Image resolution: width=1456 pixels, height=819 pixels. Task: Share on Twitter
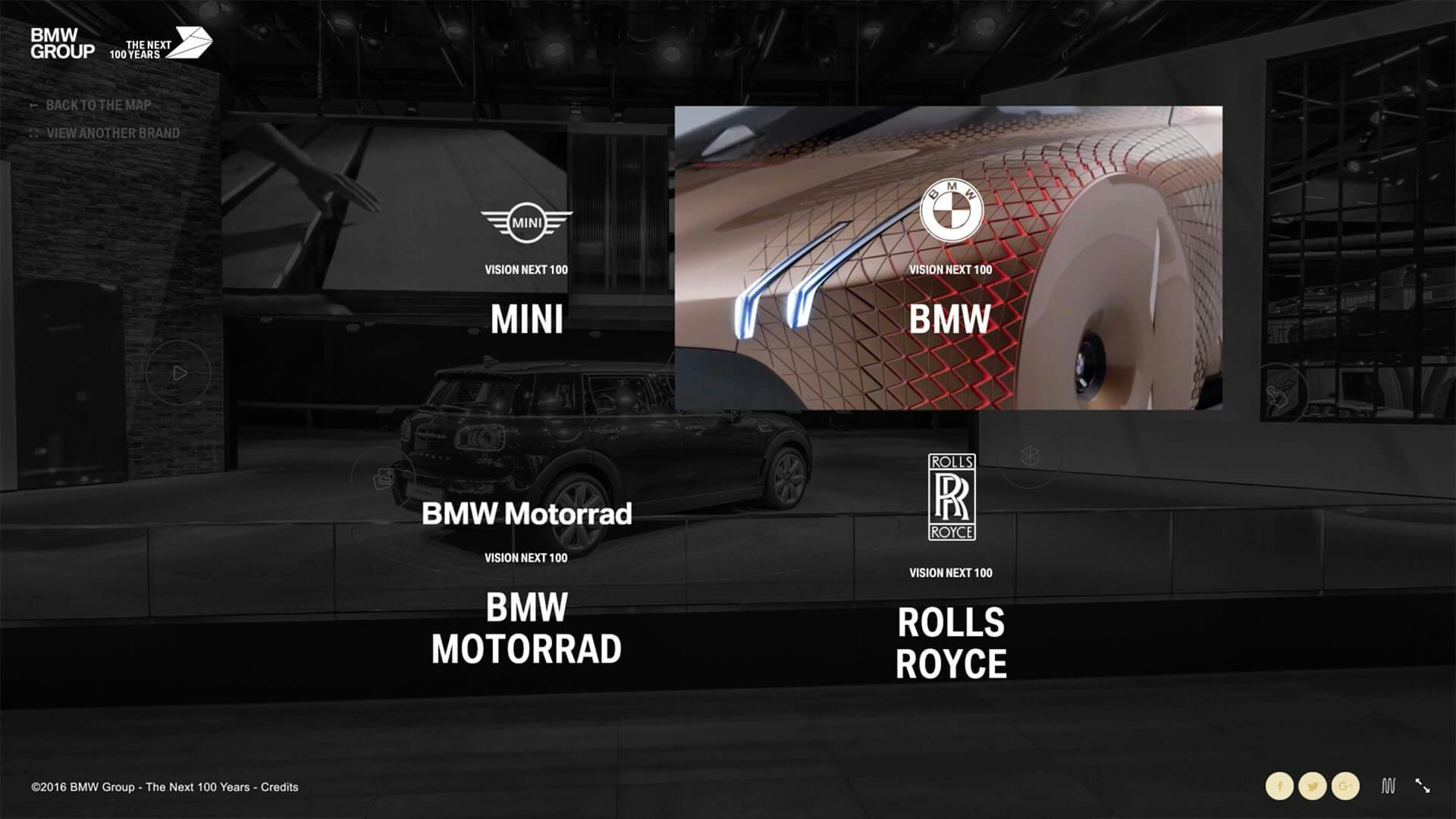[x=1313, y=786]
